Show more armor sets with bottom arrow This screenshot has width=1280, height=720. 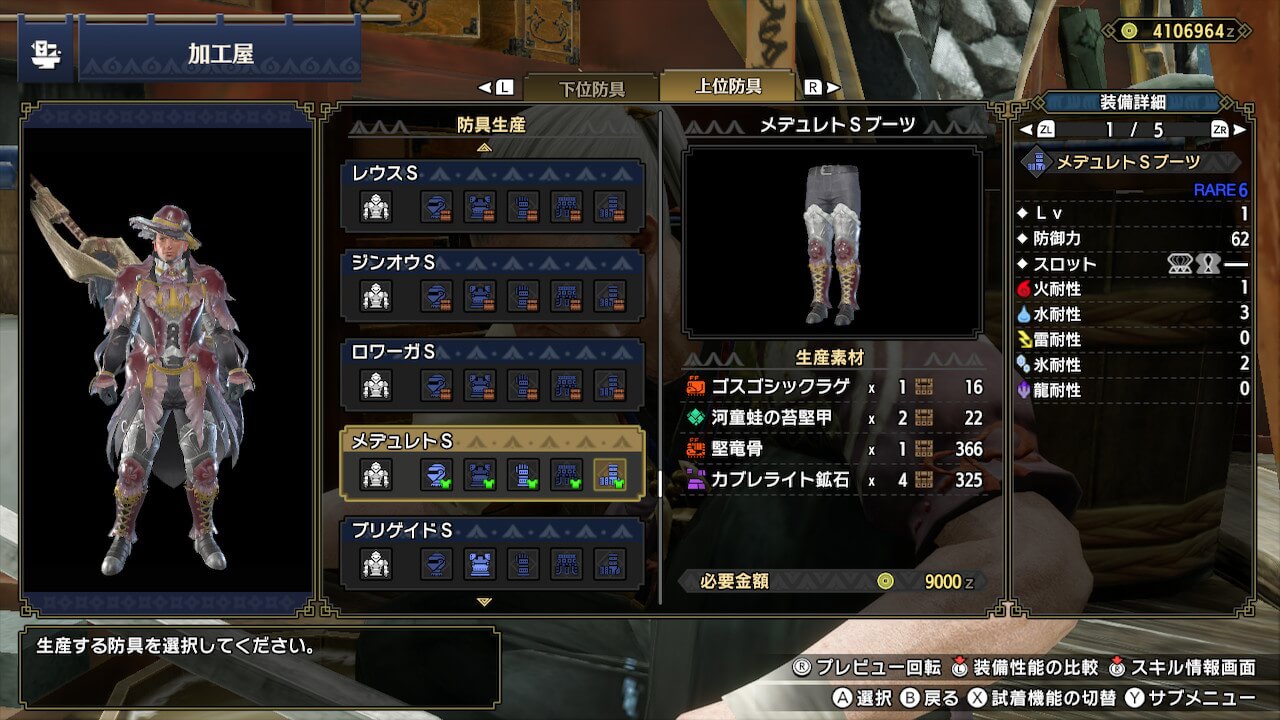point(485,602)
